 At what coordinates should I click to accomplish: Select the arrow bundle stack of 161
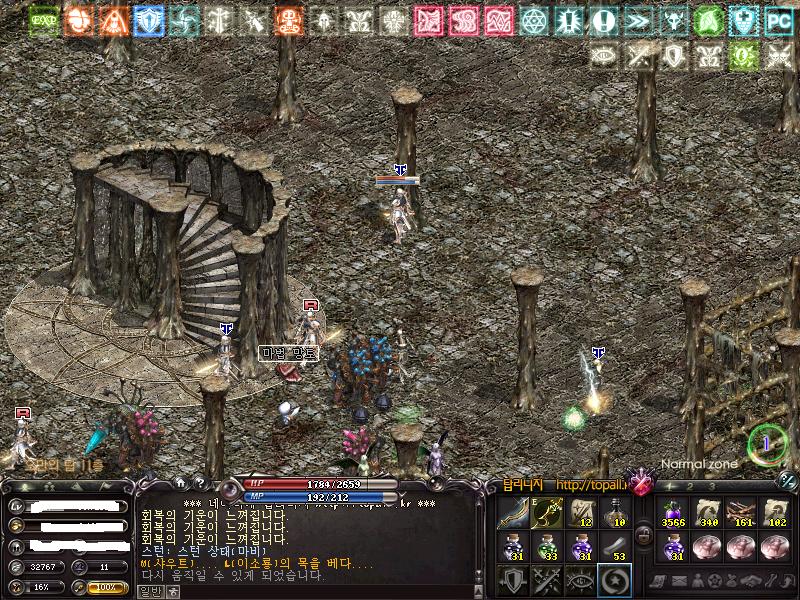pos(741,514)
